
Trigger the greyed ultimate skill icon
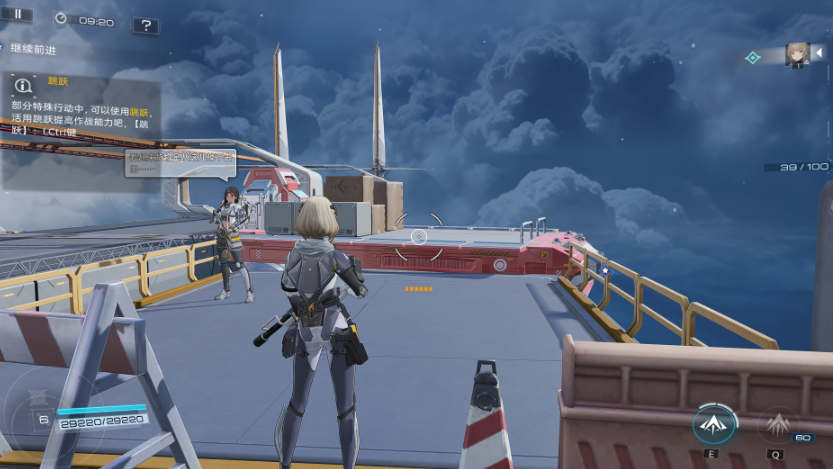778,426
